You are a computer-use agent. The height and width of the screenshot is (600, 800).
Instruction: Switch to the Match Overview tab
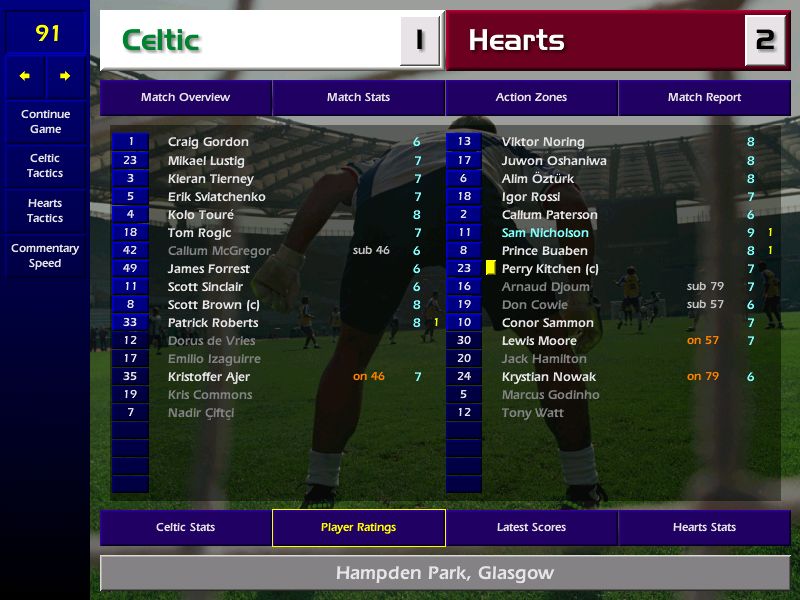click(185, 98)
